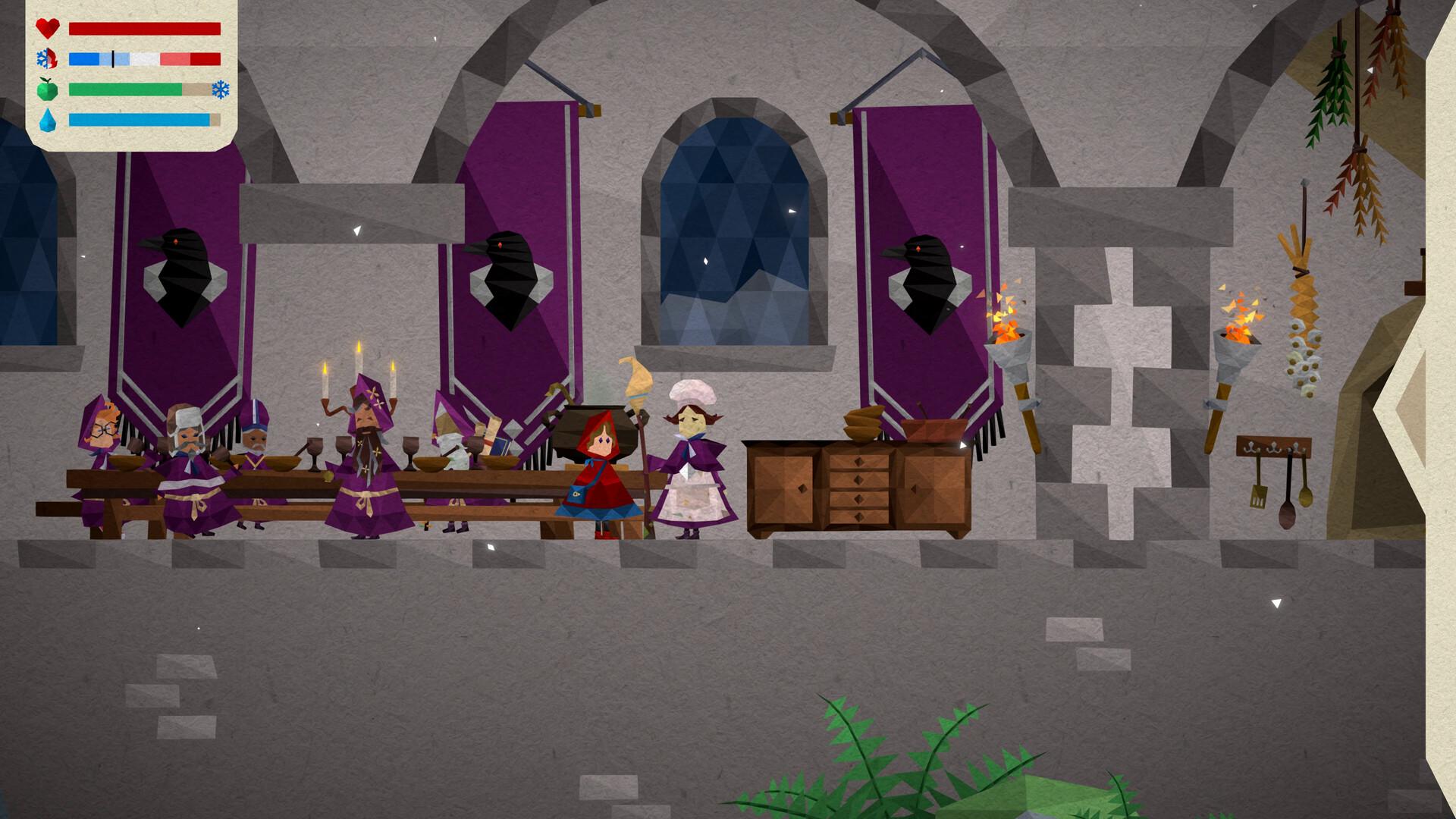Click the raven emblem on the leftmost banner
This screenshot has height=819, width=1456.
[182, 265]
